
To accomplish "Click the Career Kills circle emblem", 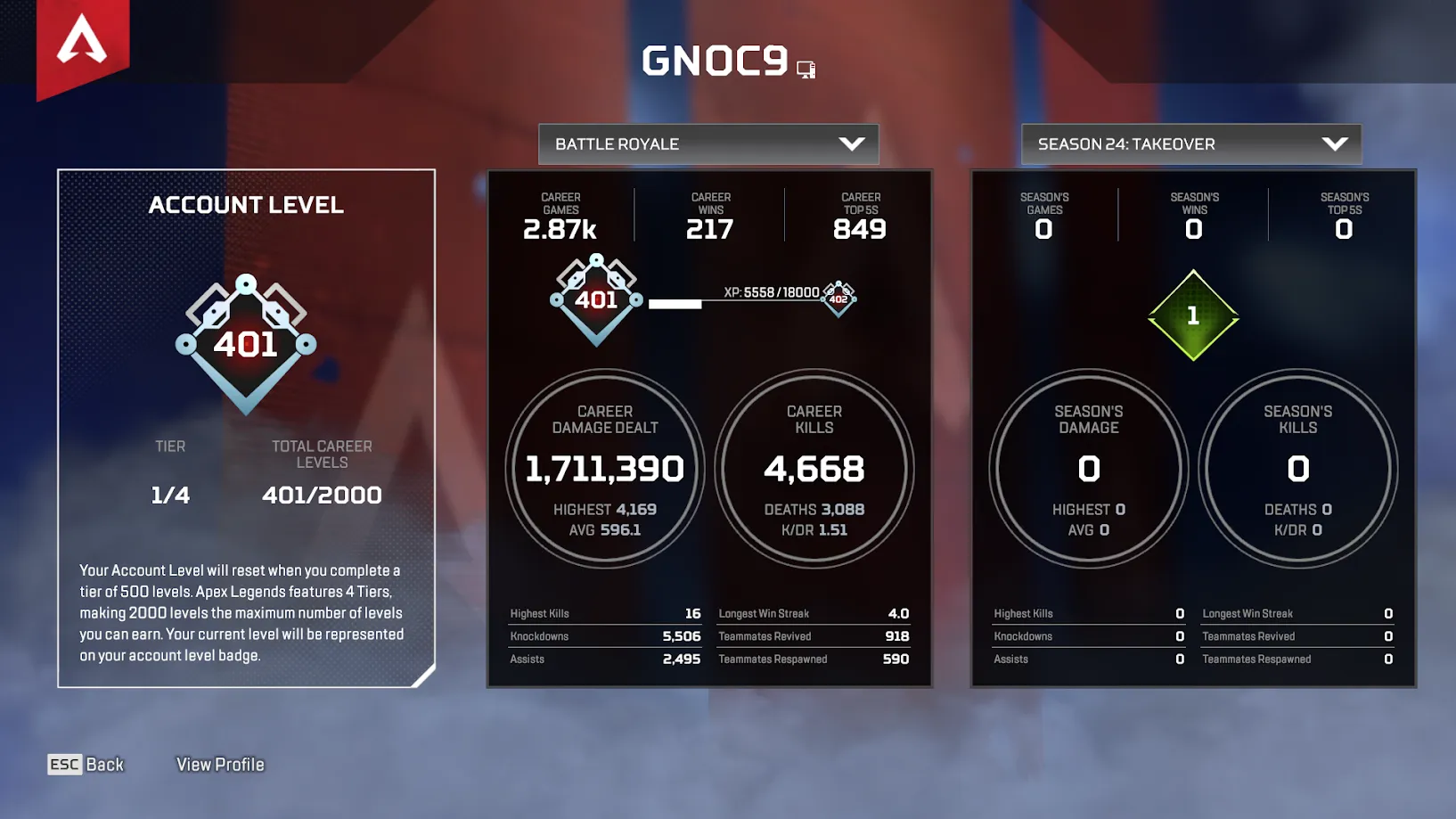I will point(814,468).
